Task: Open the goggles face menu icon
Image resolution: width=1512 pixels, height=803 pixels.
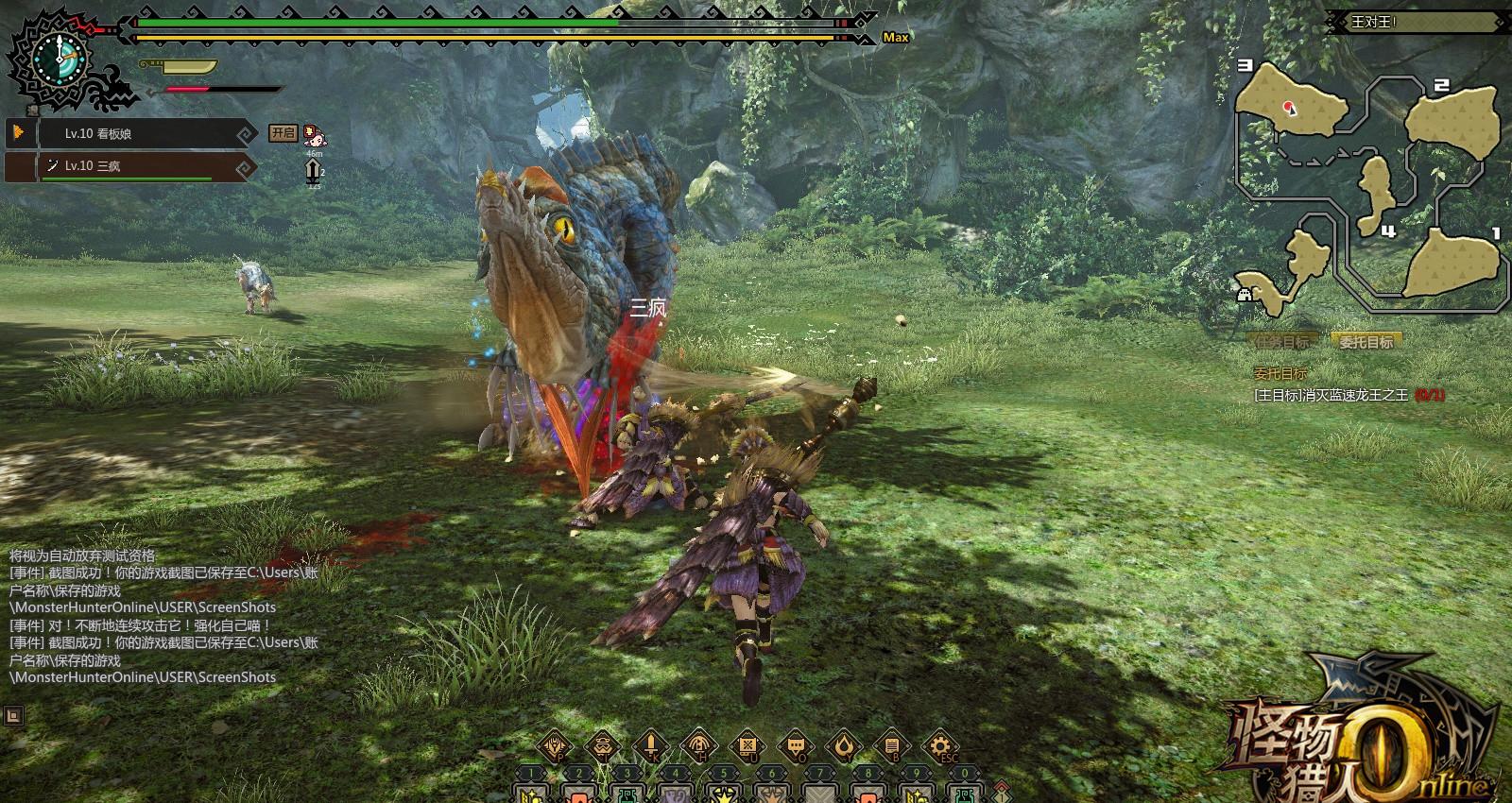Action: [x=603, y=746]
